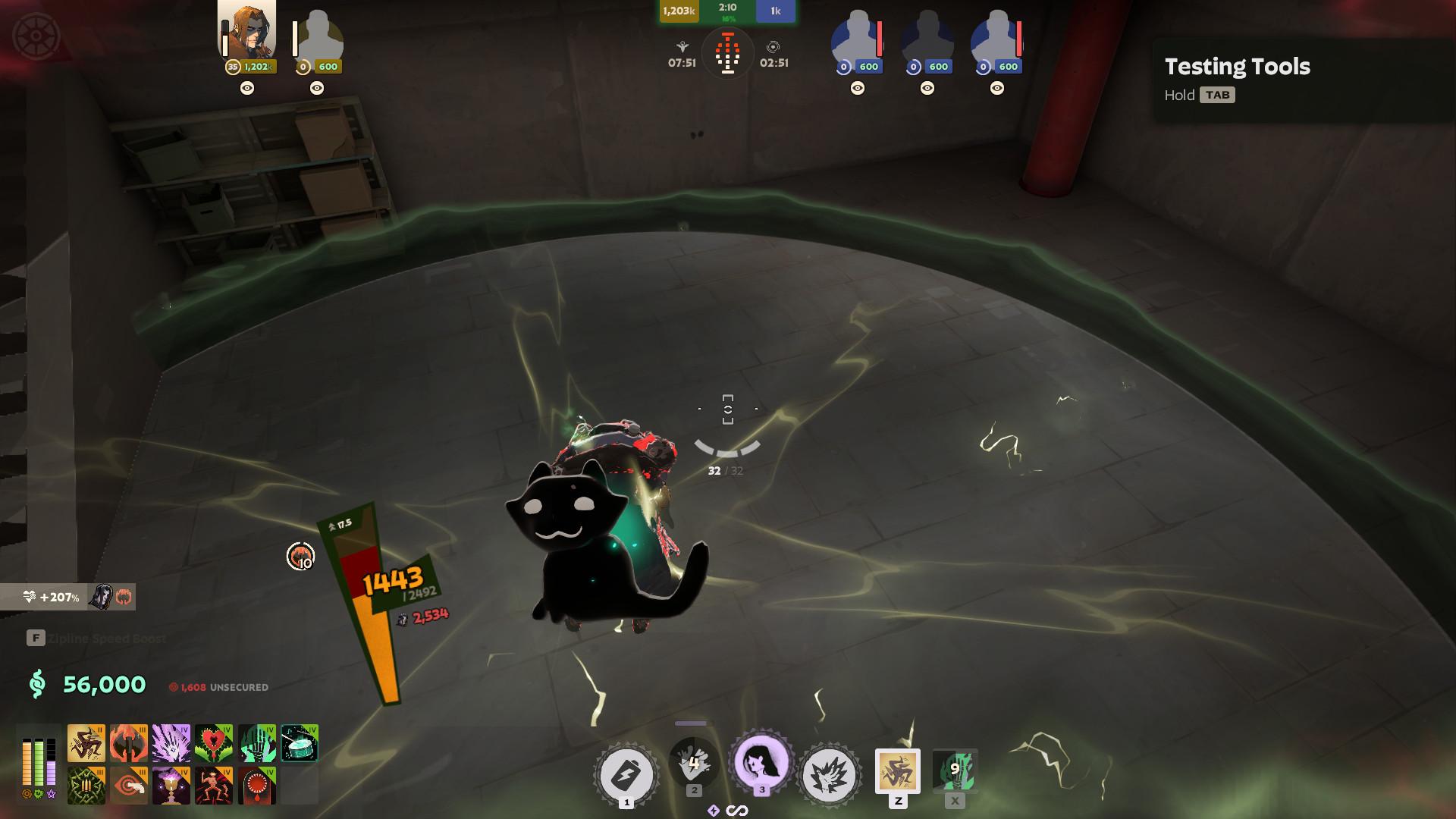Use the green skeletal hand item bound to X
This screenshot has width=1456, height=819.
tap(955, 771)
